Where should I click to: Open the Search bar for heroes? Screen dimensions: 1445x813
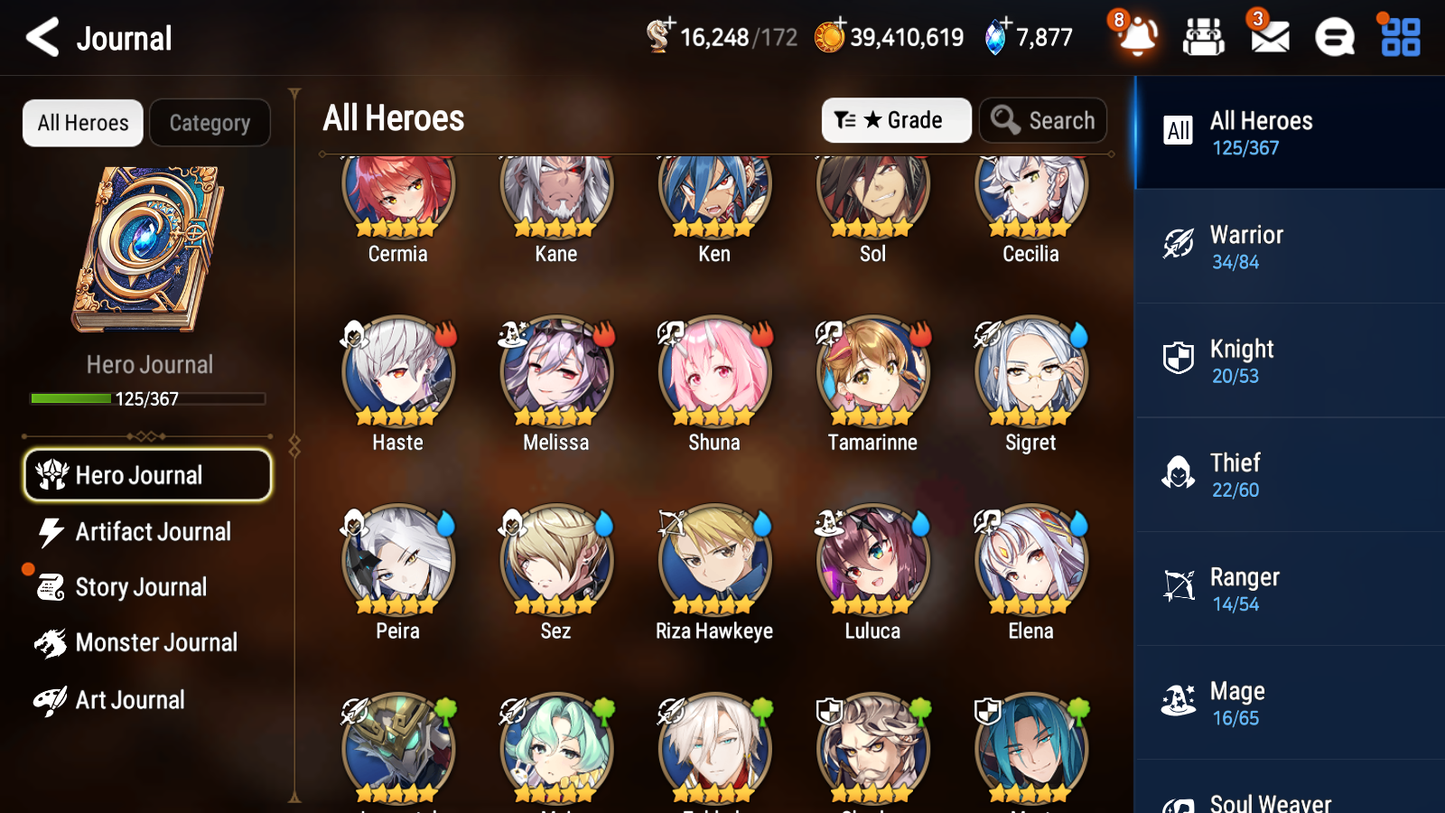(x=1043, y=119)
